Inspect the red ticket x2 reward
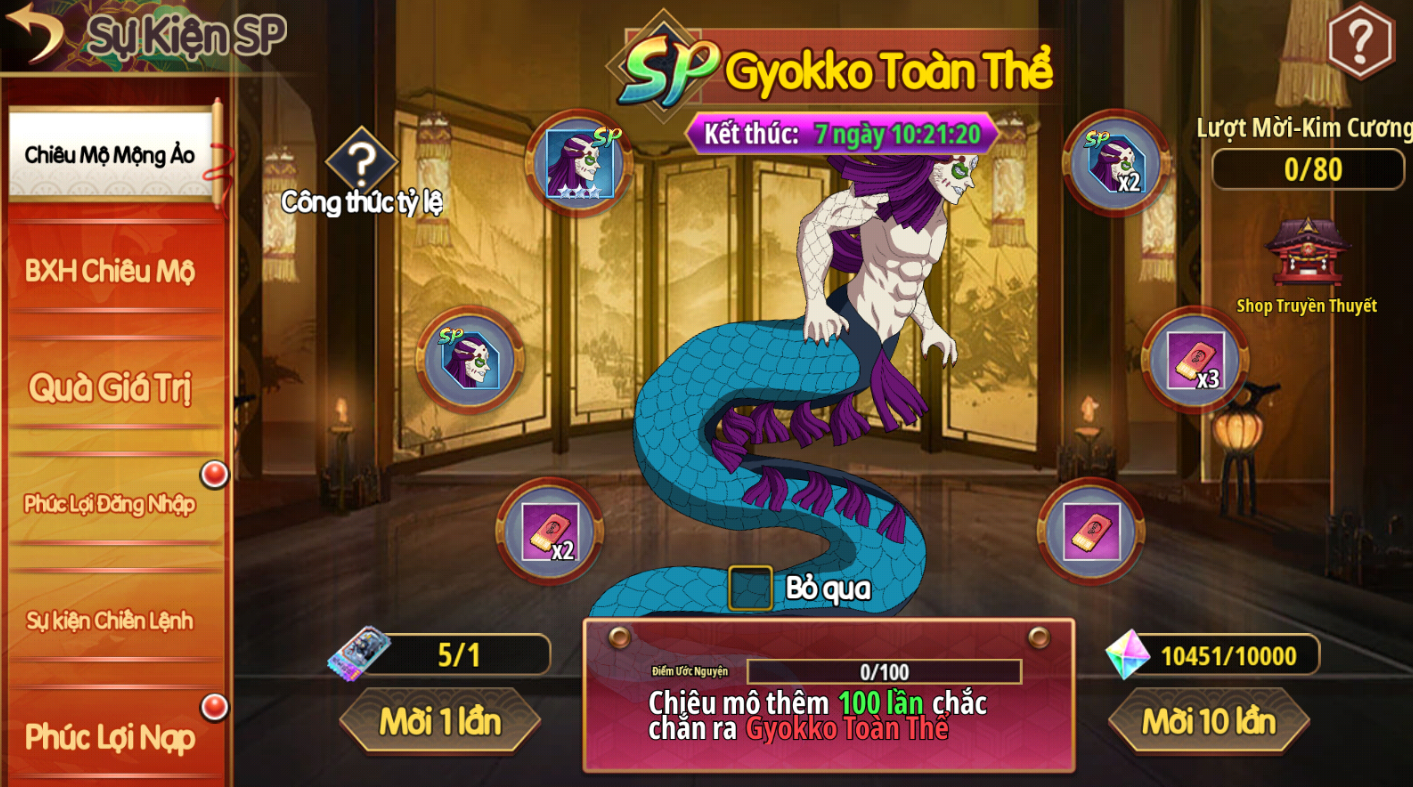Screen dimensions: 1413x787 point(550,531)
